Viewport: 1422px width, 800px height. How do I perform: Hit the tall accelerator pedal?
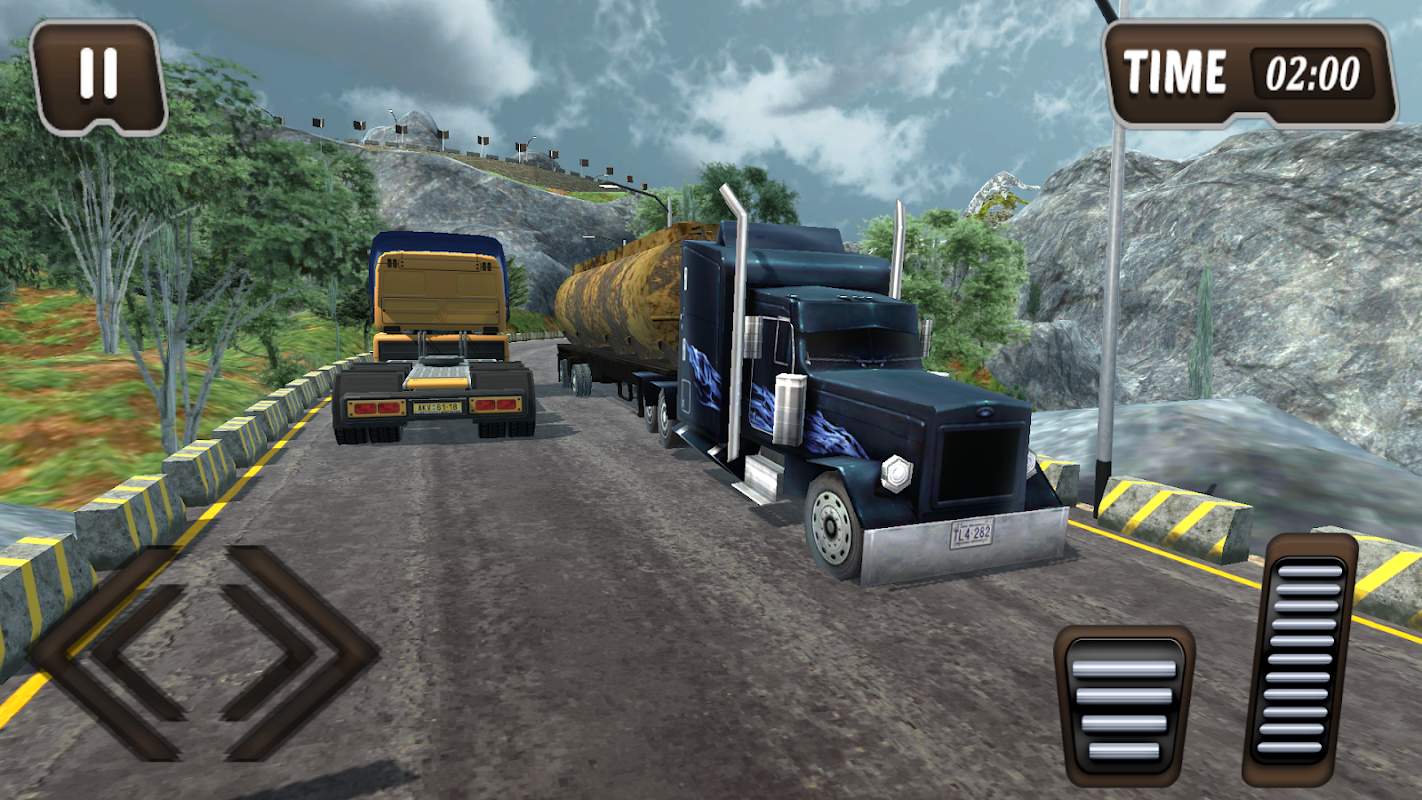coord(1299,660)
